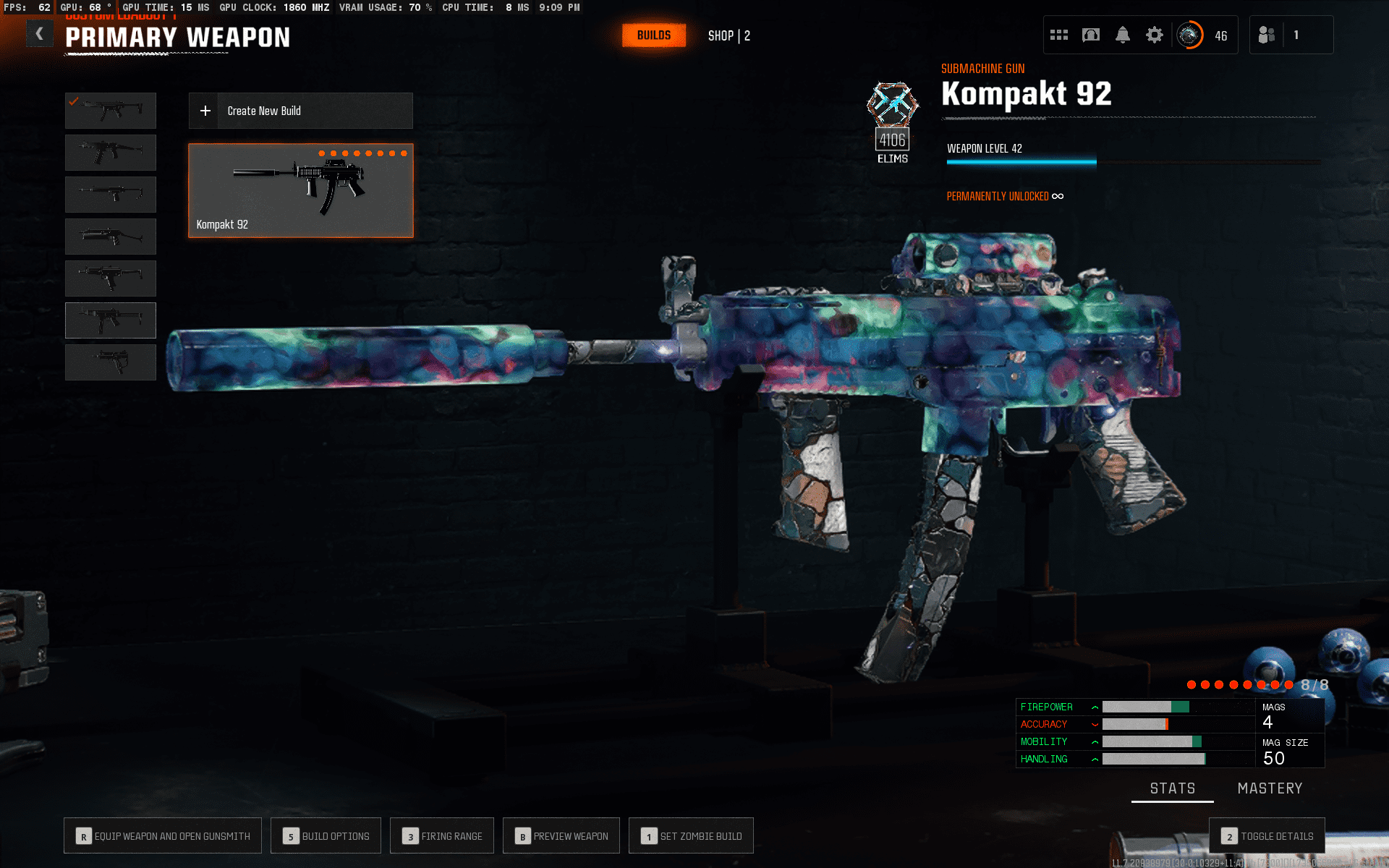Open the grid menu icon
The height and width of the screenshot is (868, 1389).
pos(1058,35)
